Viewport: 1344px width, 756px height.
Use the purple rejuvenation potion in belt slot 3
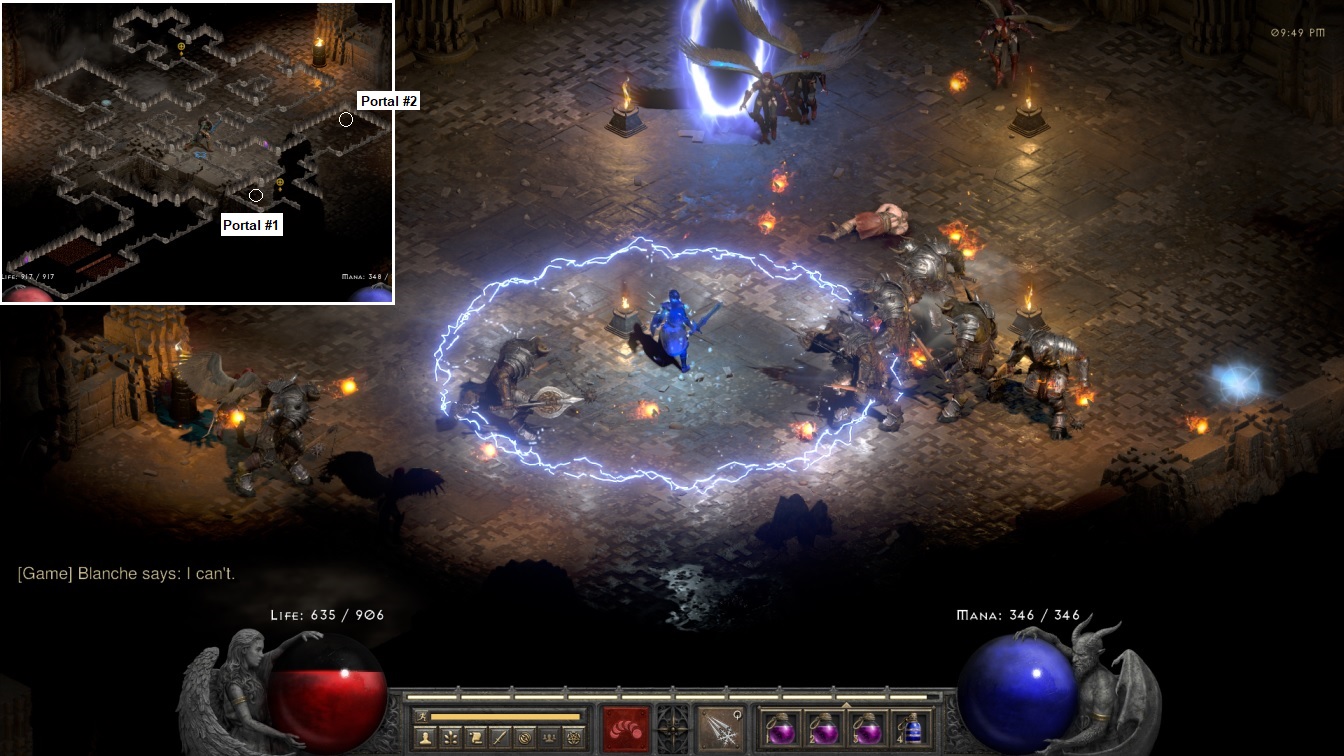(867, 729)
